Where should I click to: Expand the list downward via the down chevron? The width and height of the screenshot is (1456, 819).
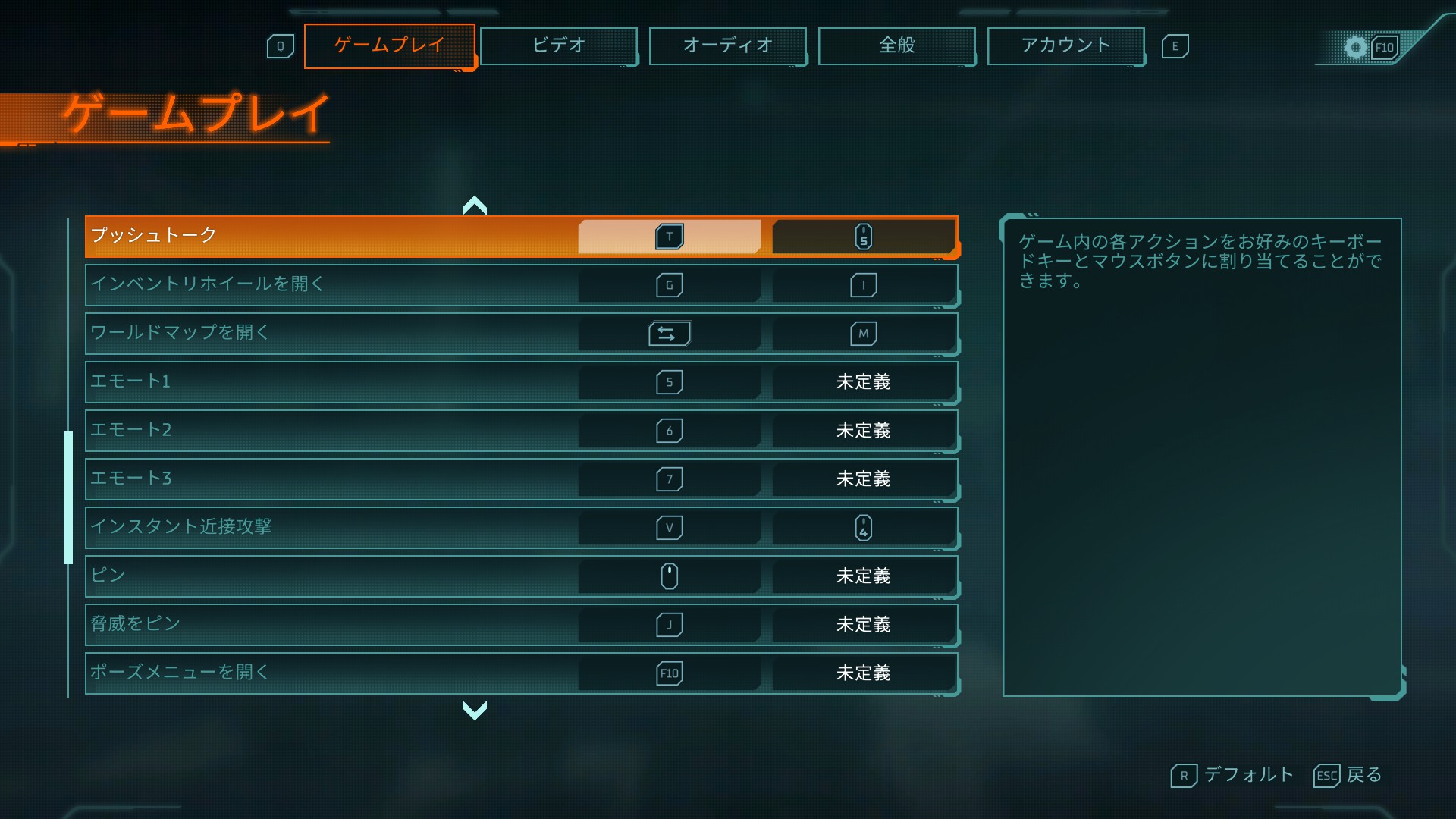475,711
